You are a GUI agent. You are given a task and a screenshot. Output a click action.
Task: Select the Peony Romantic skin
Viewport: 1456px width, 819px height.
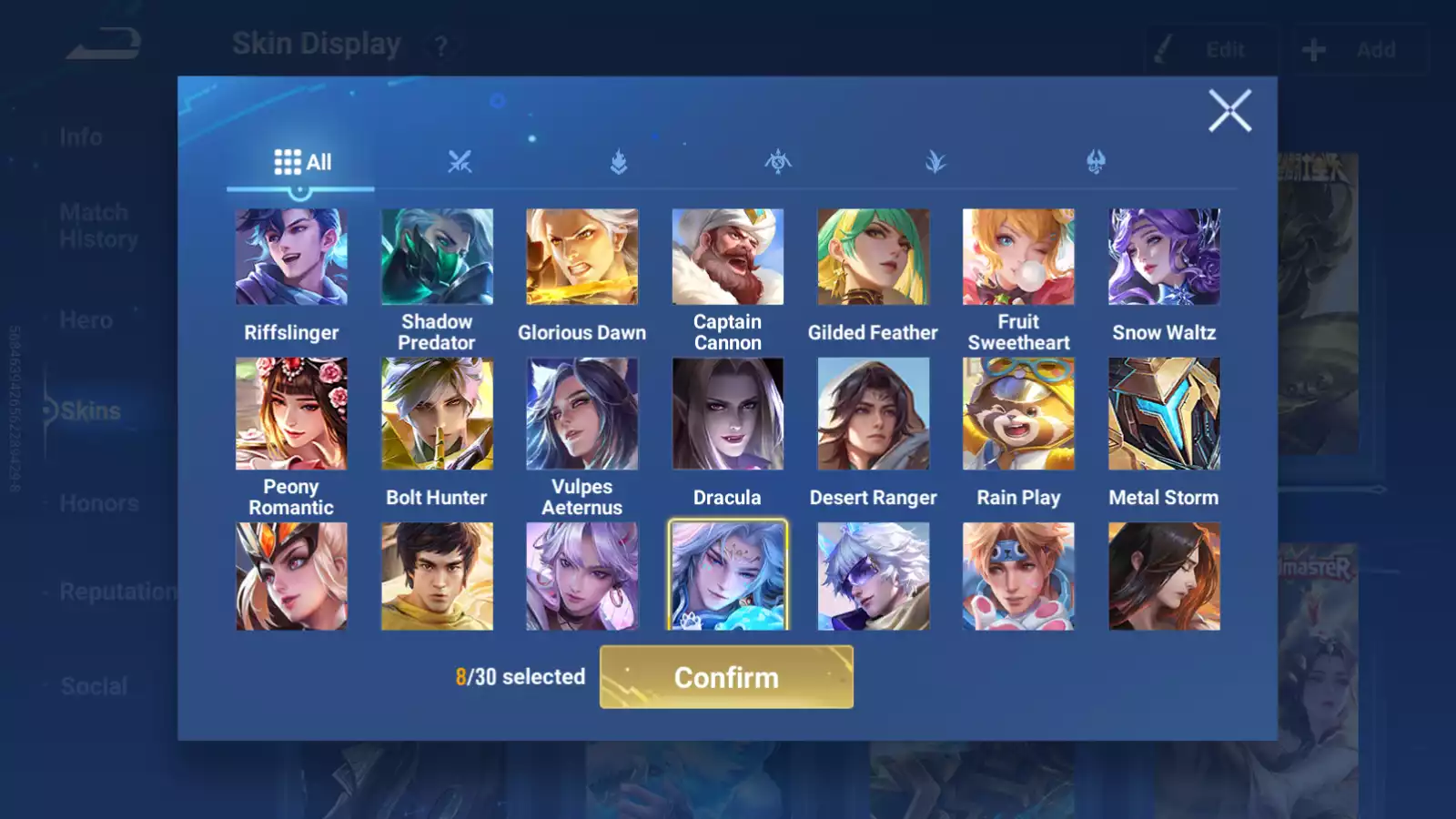[291, 414]
